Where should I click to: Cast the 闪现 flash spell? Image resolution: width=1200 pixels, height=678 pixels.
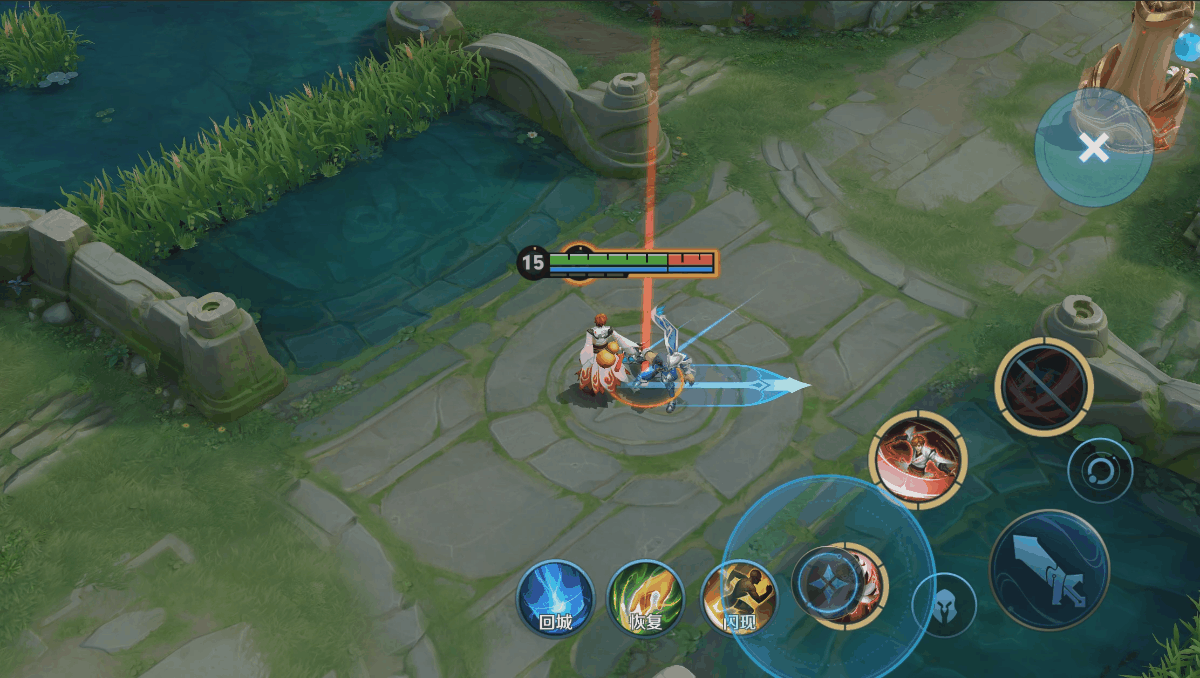point(739,598)
